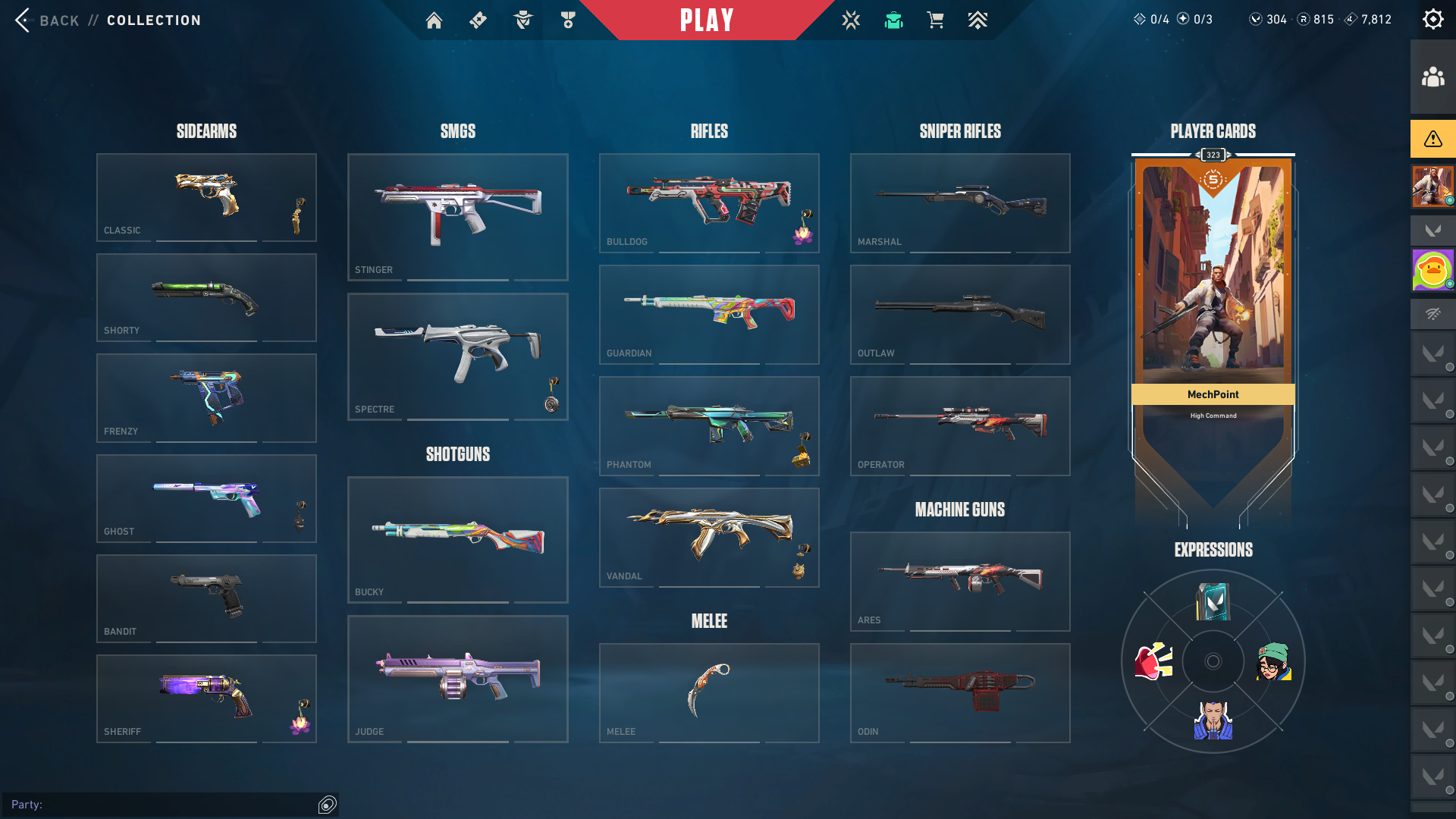Select the Vandal rifle slot
Screen dimensions: 1456x819
pos(709,537)
